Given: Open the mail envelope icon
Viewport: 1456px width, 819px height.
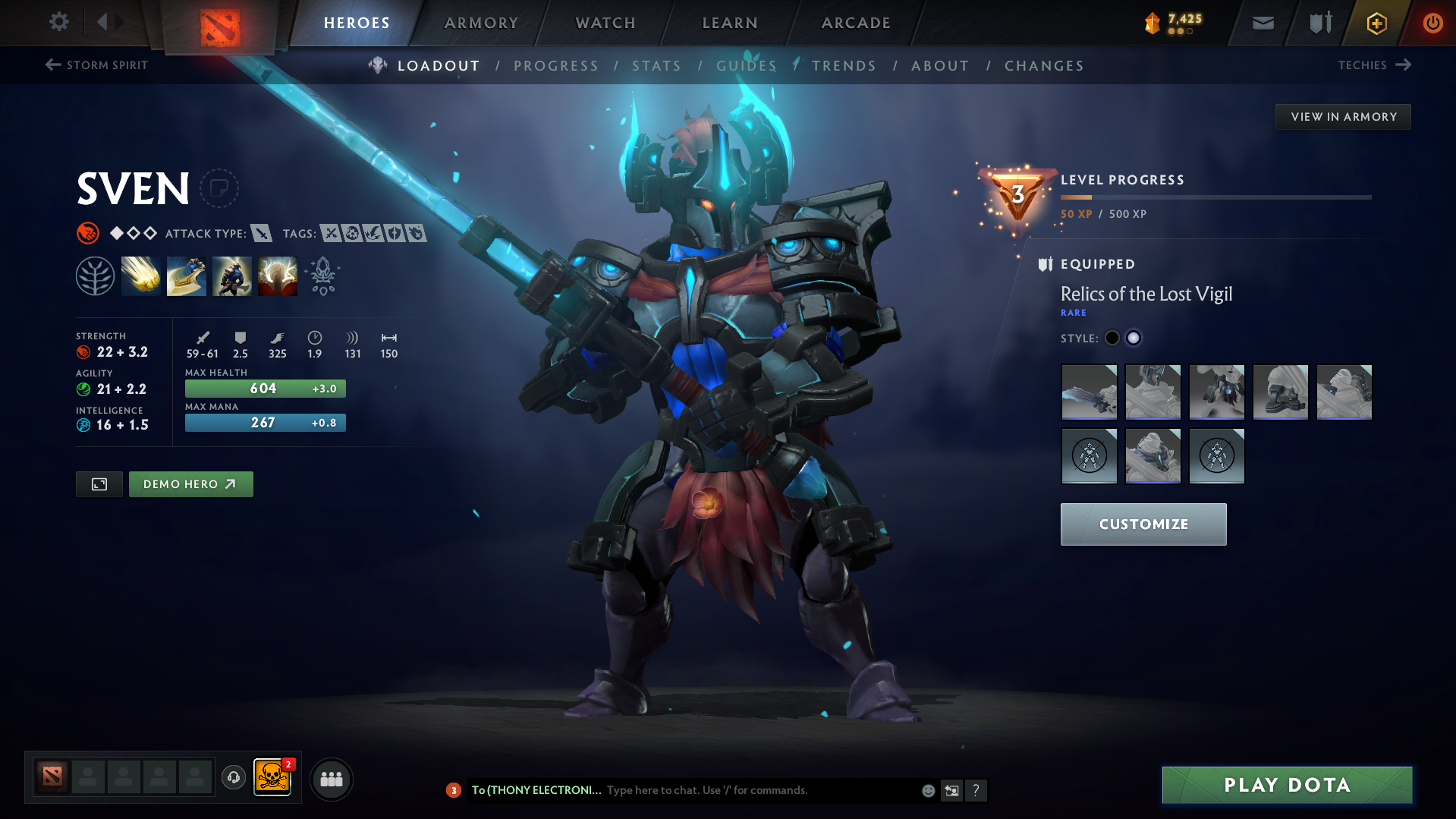Looking at the screenshot, I should click(x=1262, y=23).
